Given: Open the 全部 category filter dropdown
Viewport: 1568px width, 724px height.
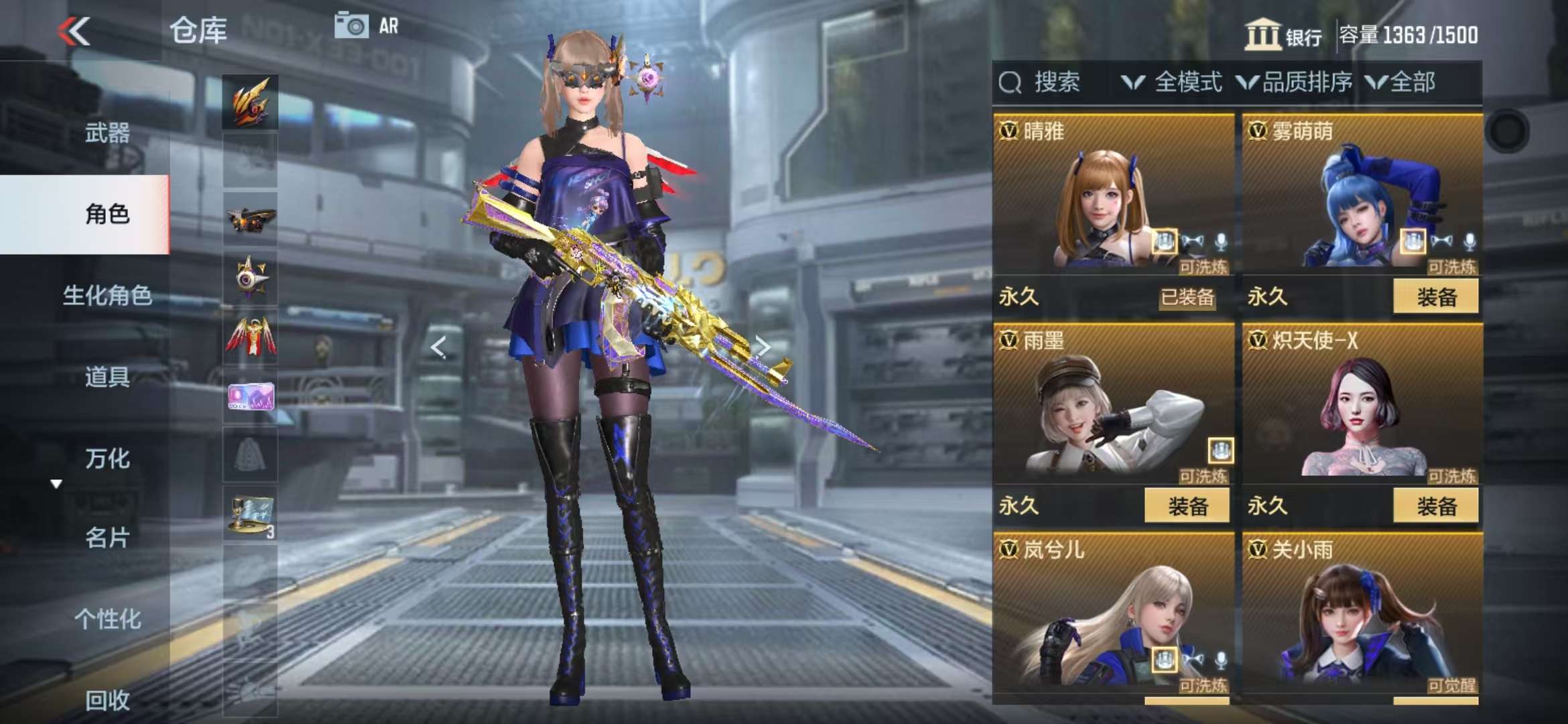Looking at the screenshot, I should (1400, 82).
